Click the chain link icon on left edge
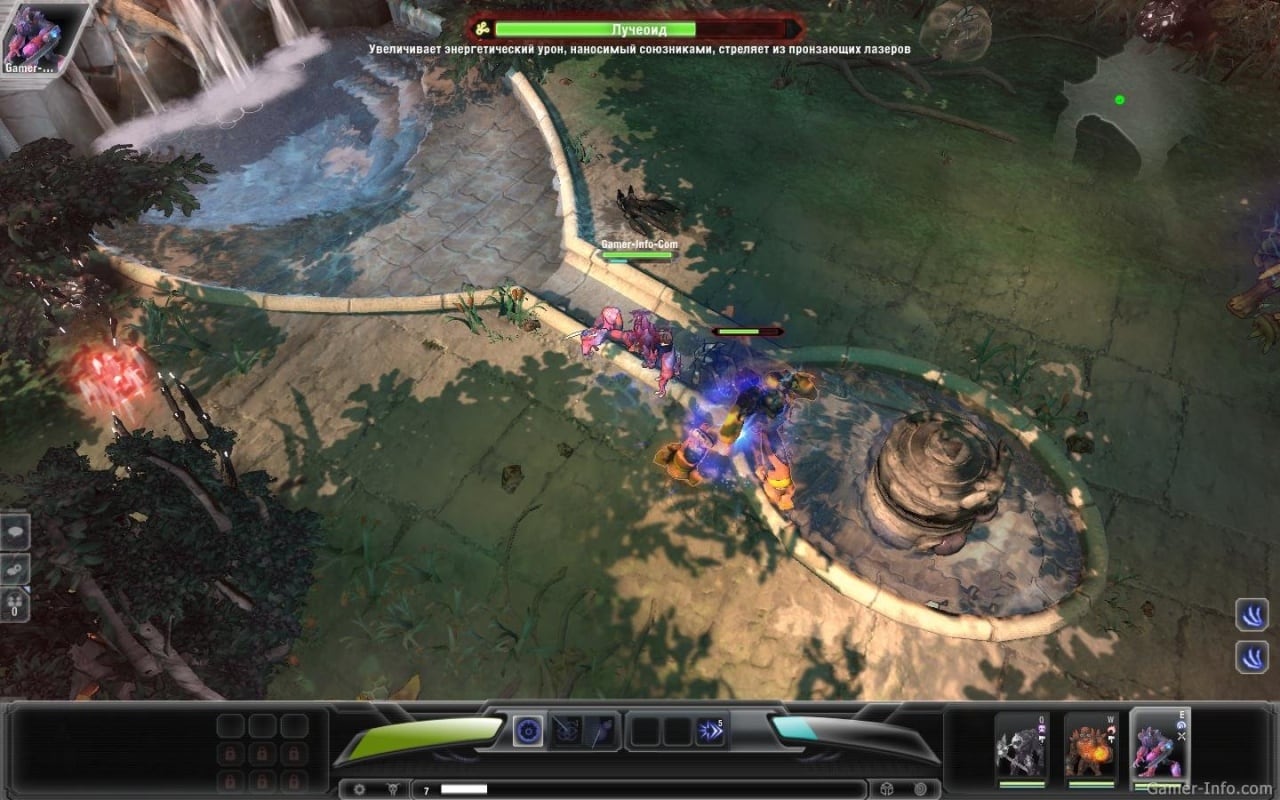This screenshot has height=800, width=1280. click(16, 568)
